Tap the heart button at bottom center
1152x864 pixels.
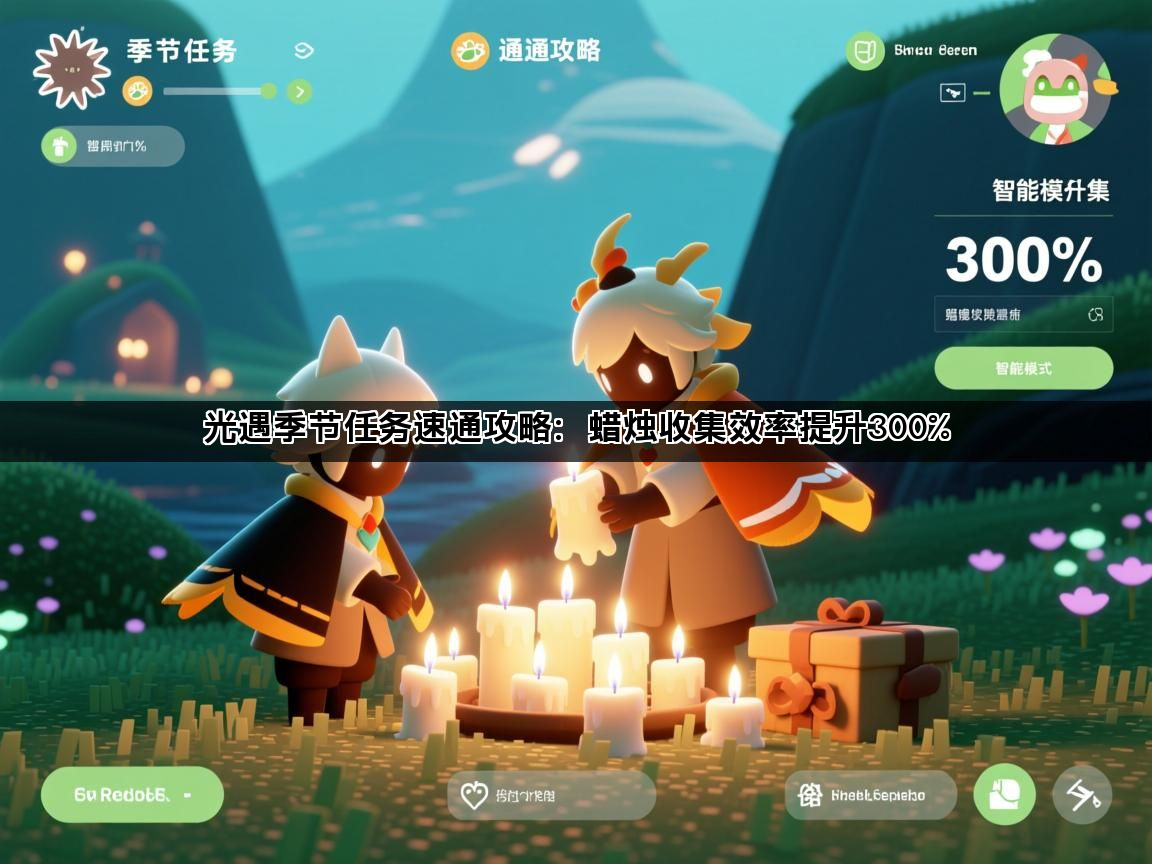[x=551, y=796]
